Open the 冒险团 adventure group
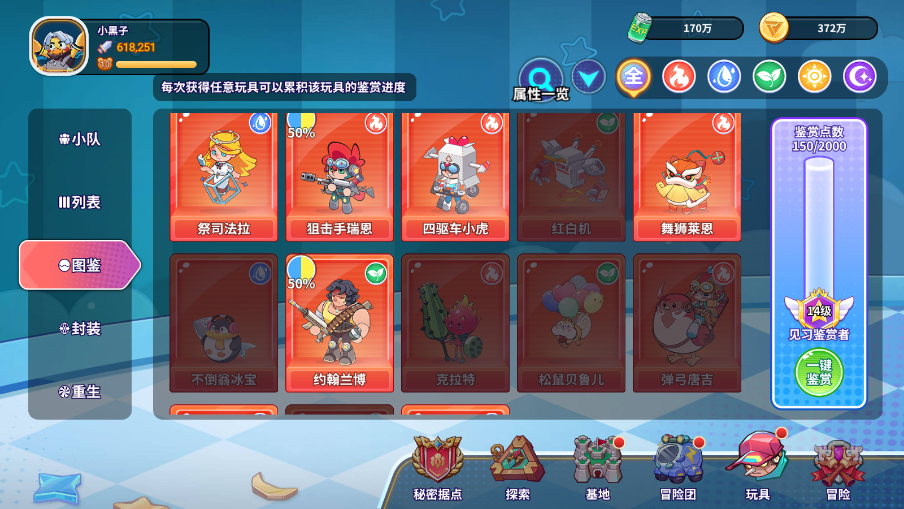The width and height of the screenshot is (904, 509). coord(678,467)
